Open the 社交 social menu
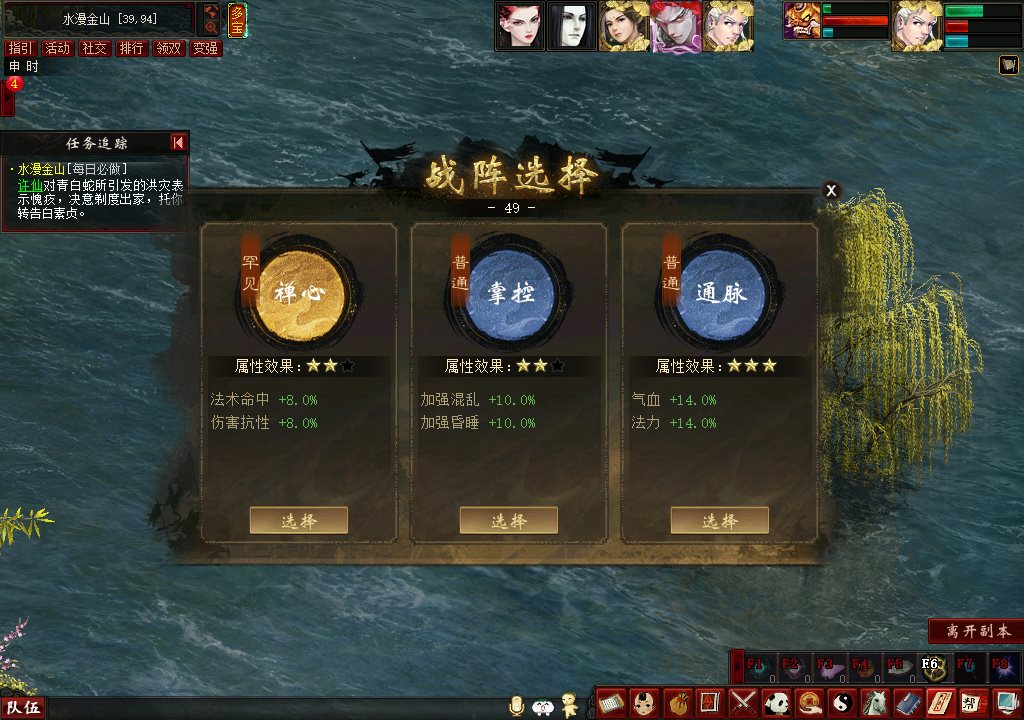The height and width of the screenshot is (720, 1024). [94, 48]
